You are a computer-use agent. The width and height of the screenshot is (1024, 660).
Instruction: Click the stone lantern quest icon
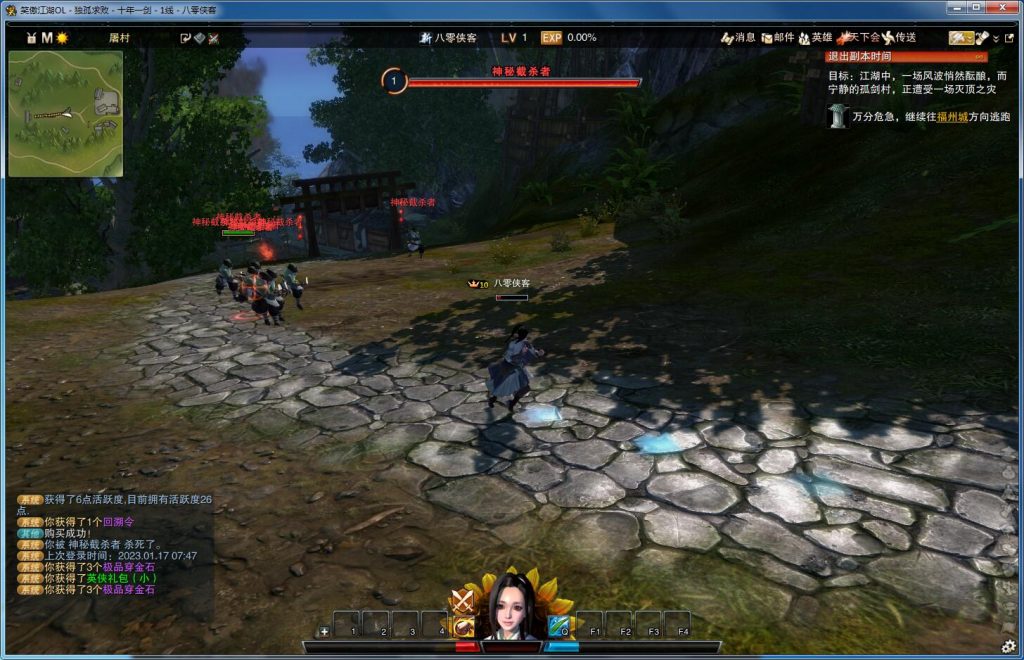pyautogui.click(x=836, y=115)
